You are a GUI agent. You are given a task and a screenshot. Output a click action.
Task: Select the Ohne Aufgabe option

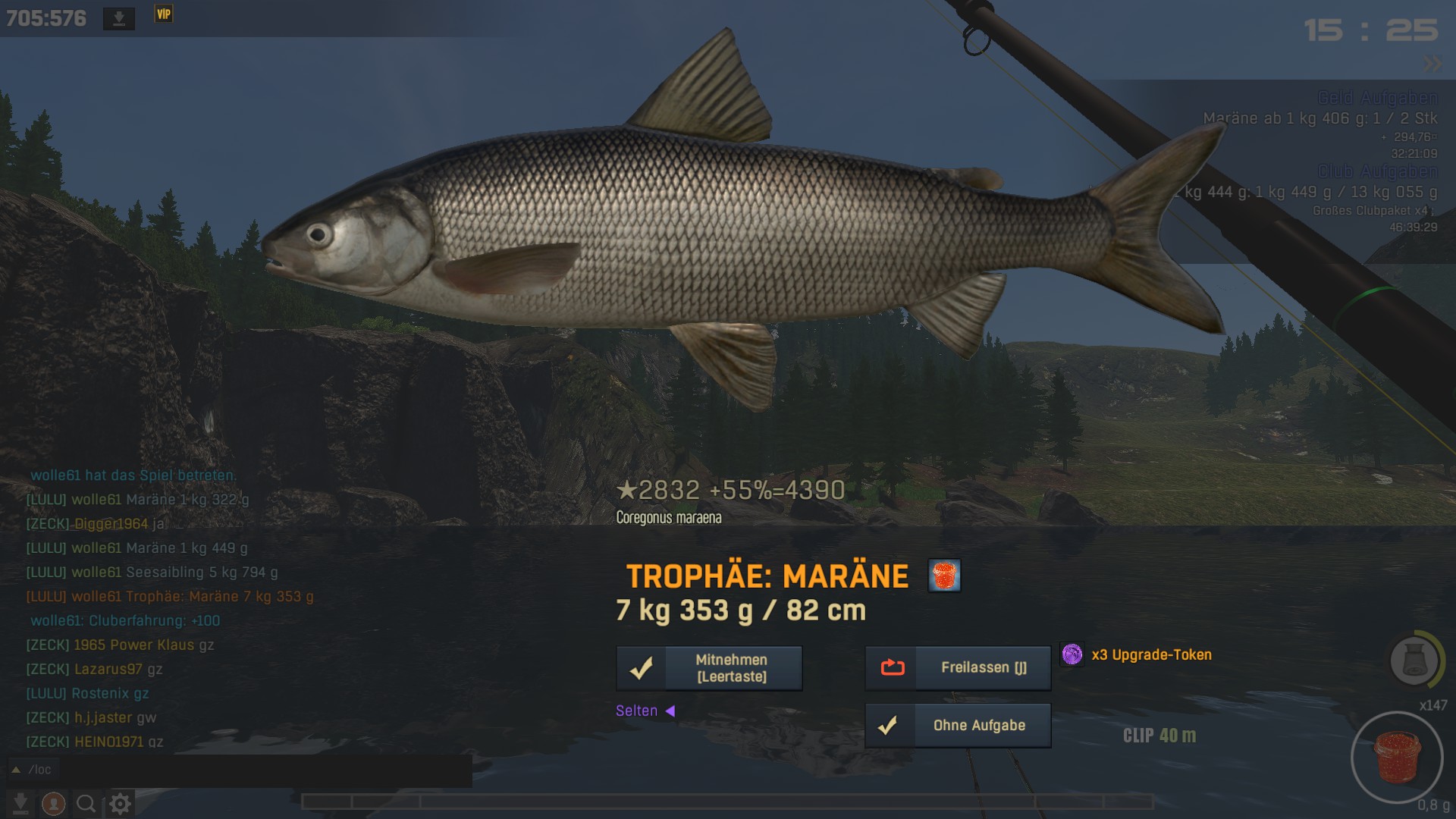point(958,726)
